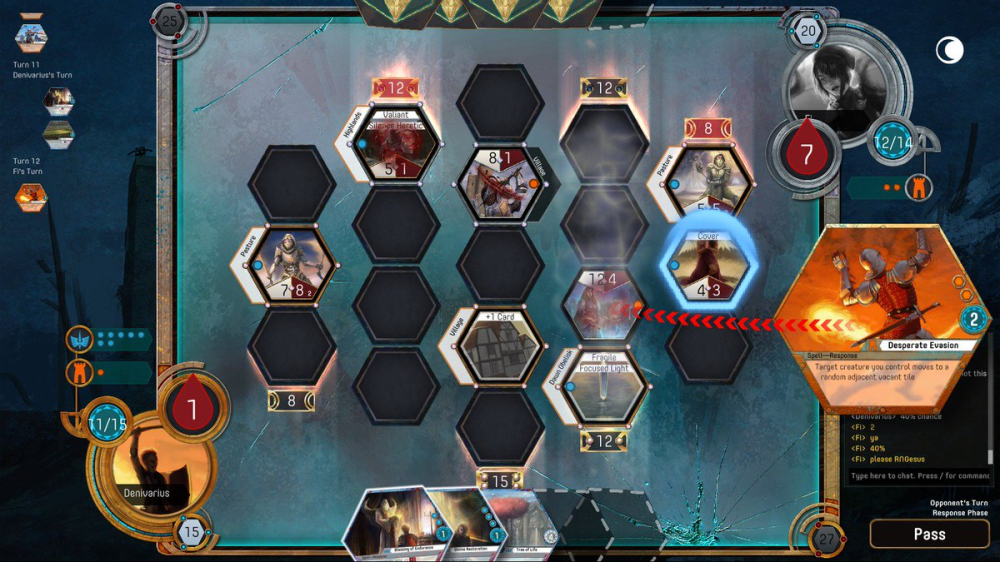This screenshot has width=1000, height=562.
Task: Open the topmost turn history card thumbnail
Action: click(x=31, y=37)
